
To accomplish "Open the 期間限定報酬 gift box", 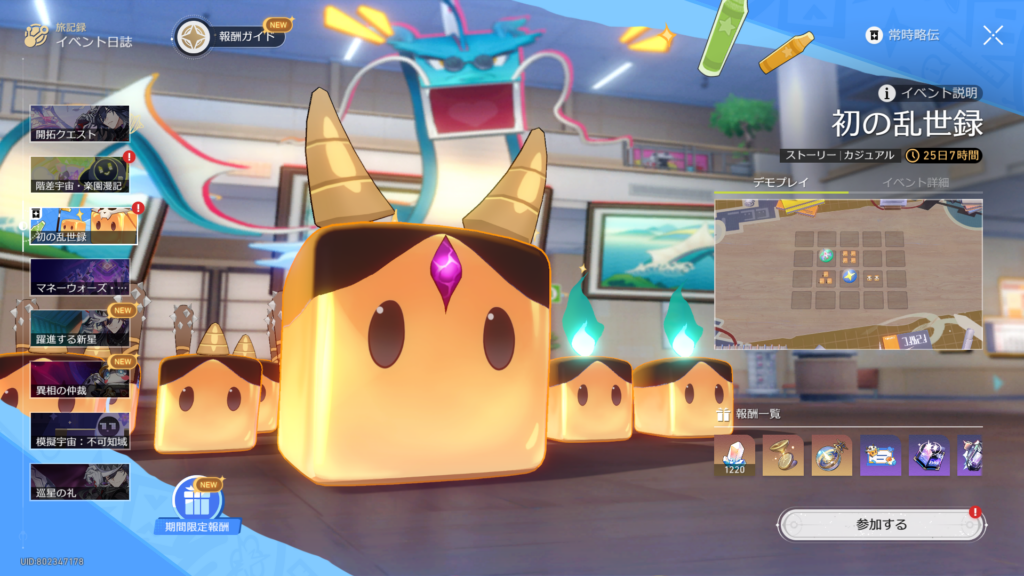I will pyautogui.click(x=197, y=503).
